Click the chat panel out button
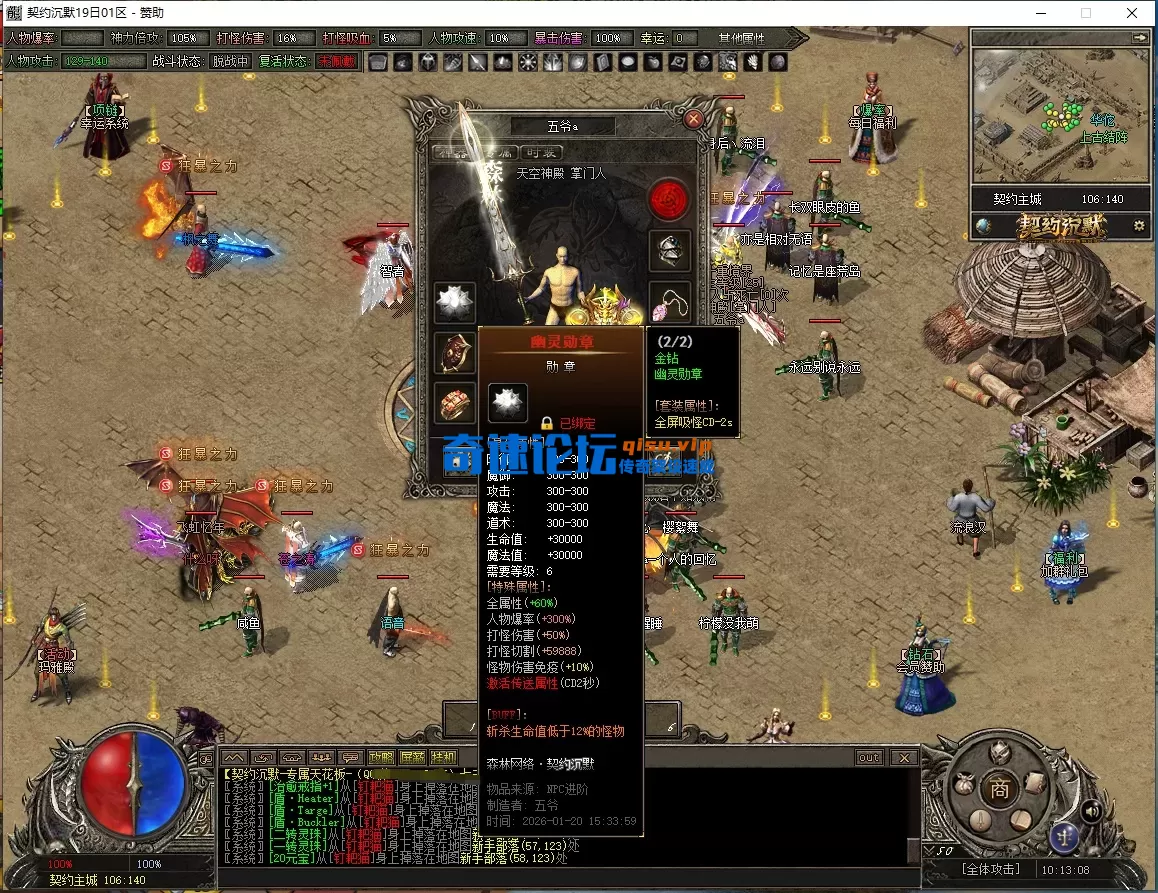Screen dimensions: 1158x893 [869, 758]
